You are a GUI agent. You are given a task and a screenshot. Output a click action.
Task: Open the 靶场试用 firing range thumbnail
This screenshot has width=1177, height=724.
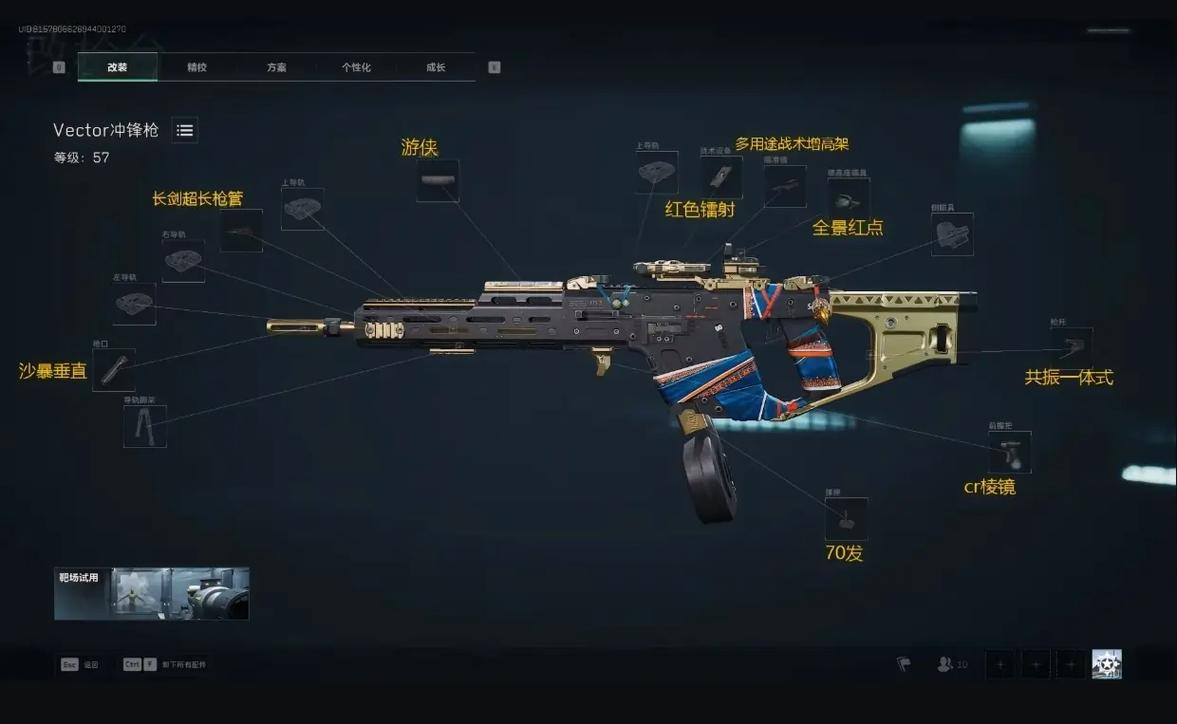pyautogui.click(x=151, y=594)
